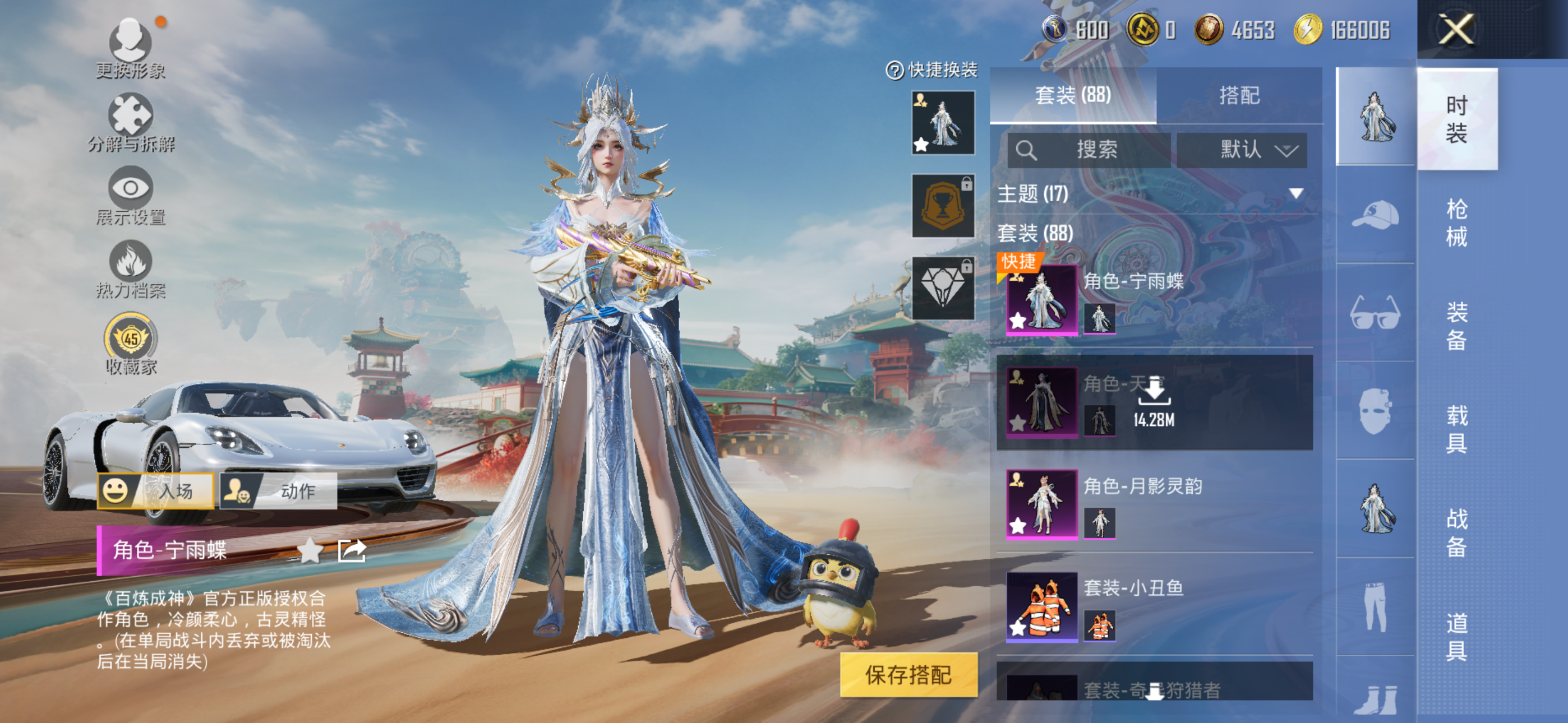Click the 搜索 search field
The height and width of the screenshot is (723, 1568).
coord(1089,150)
